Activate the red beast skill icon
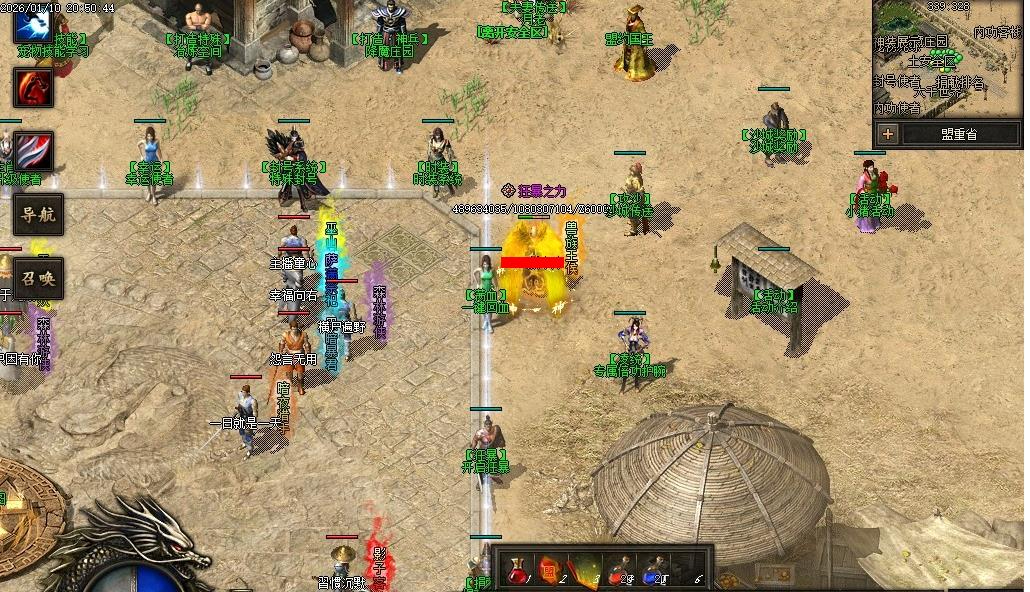This screenshot has height=592, width=1030. pyautogui.click(x=33, y=88)
